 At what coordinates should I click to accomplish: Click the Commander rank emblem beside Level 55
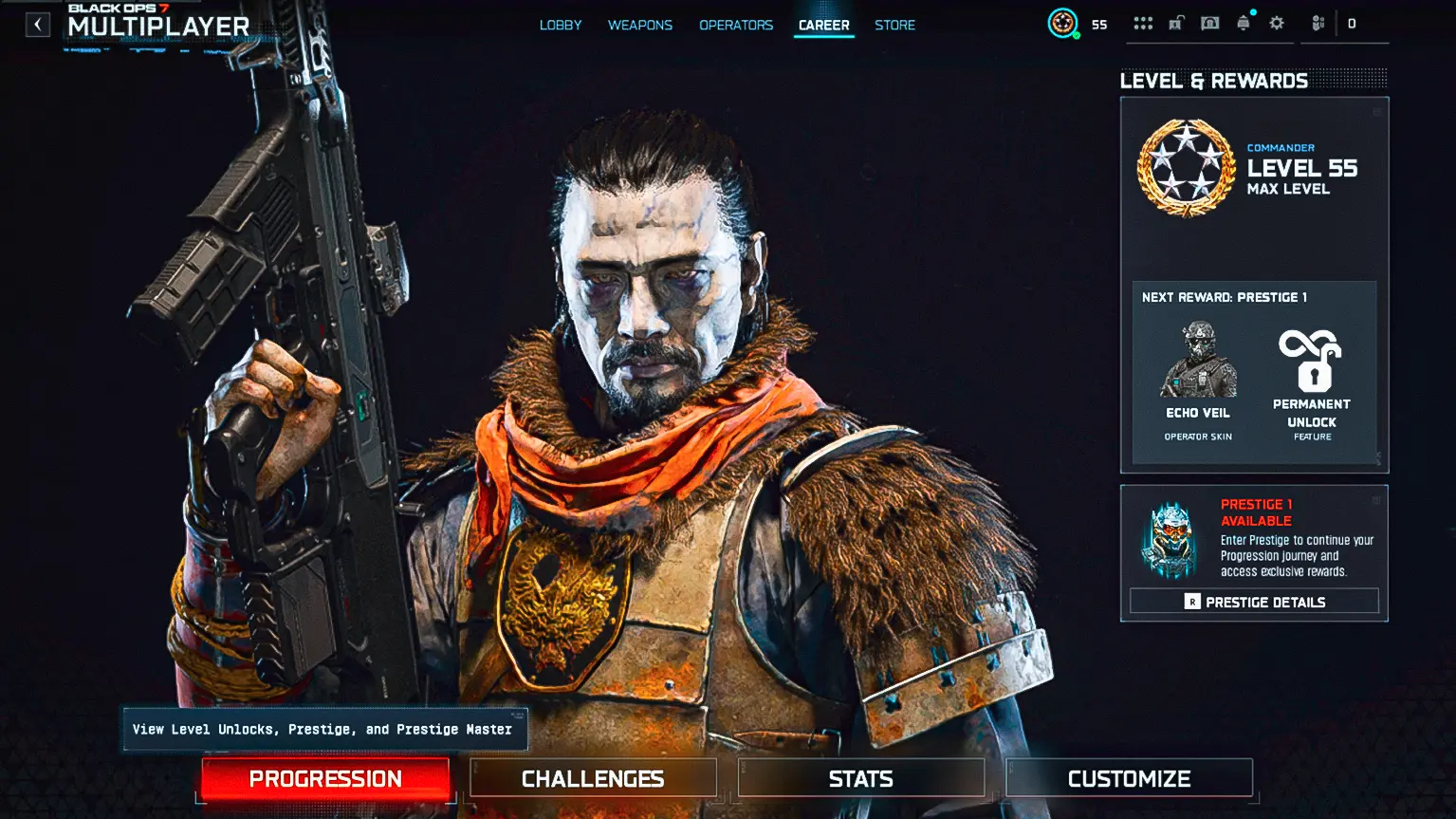1183,168
